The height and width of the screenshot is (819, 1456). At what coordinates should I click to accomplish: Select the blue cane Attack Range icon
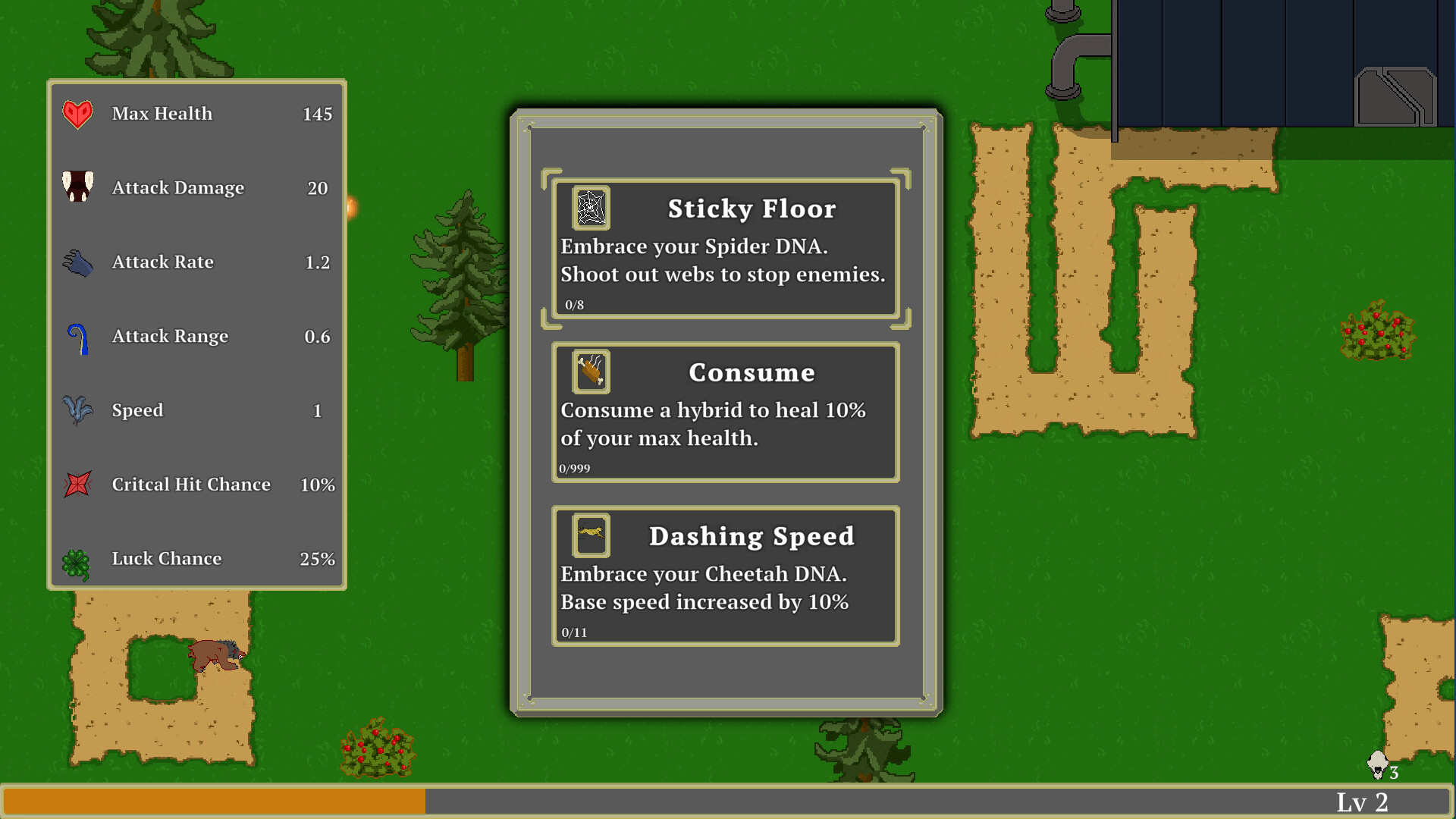pyautogui.click(x=77, y=336)
